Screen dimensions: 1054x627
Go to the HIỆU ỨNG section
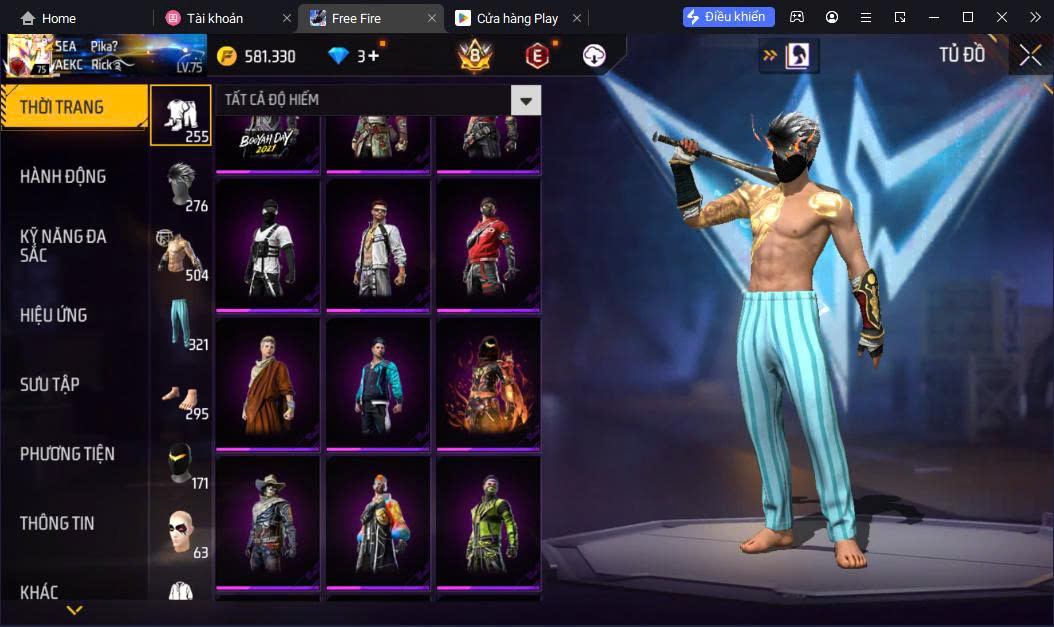point(53,315)
